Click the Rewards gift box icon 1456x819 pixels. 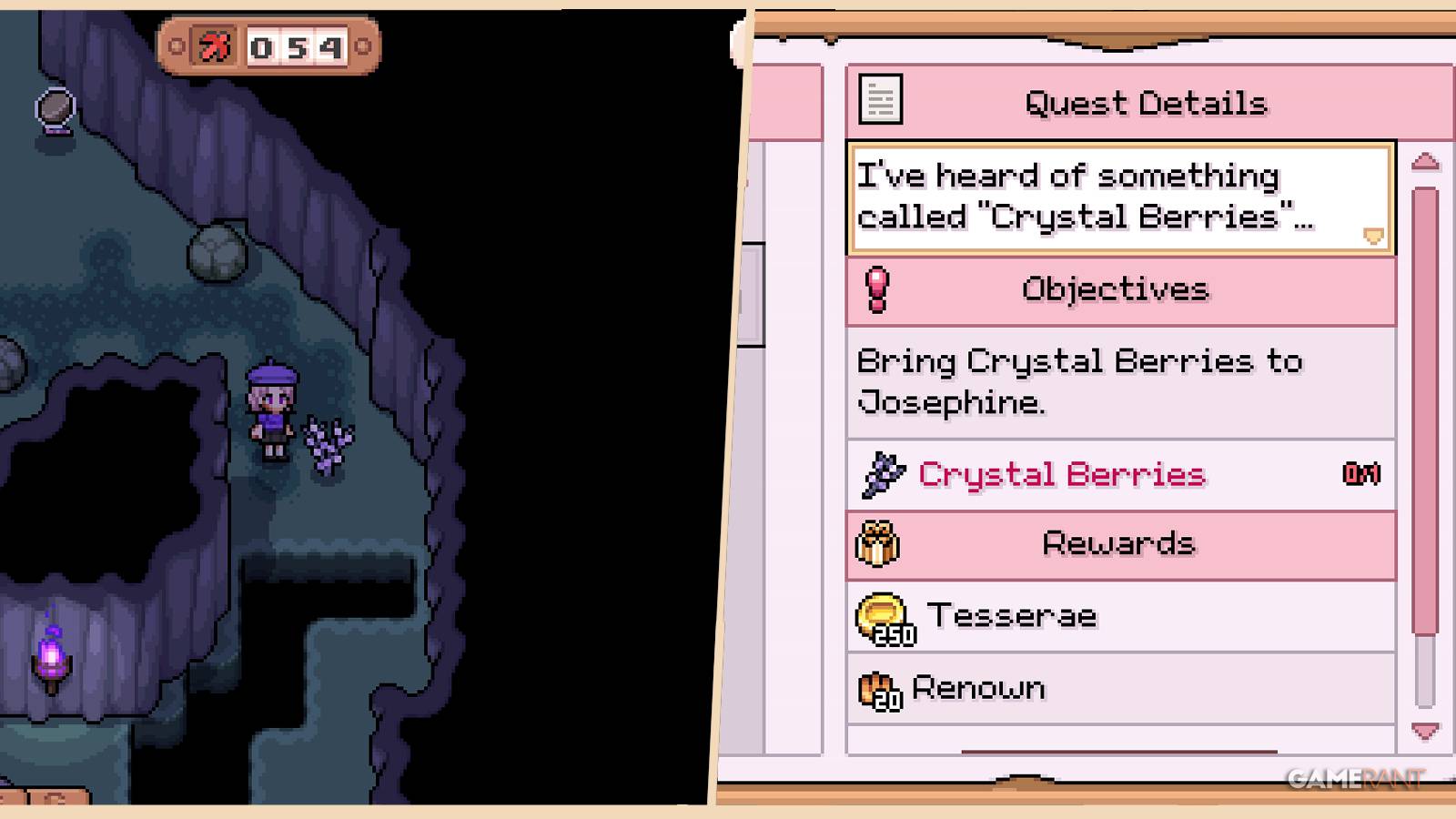pos(876,543)
